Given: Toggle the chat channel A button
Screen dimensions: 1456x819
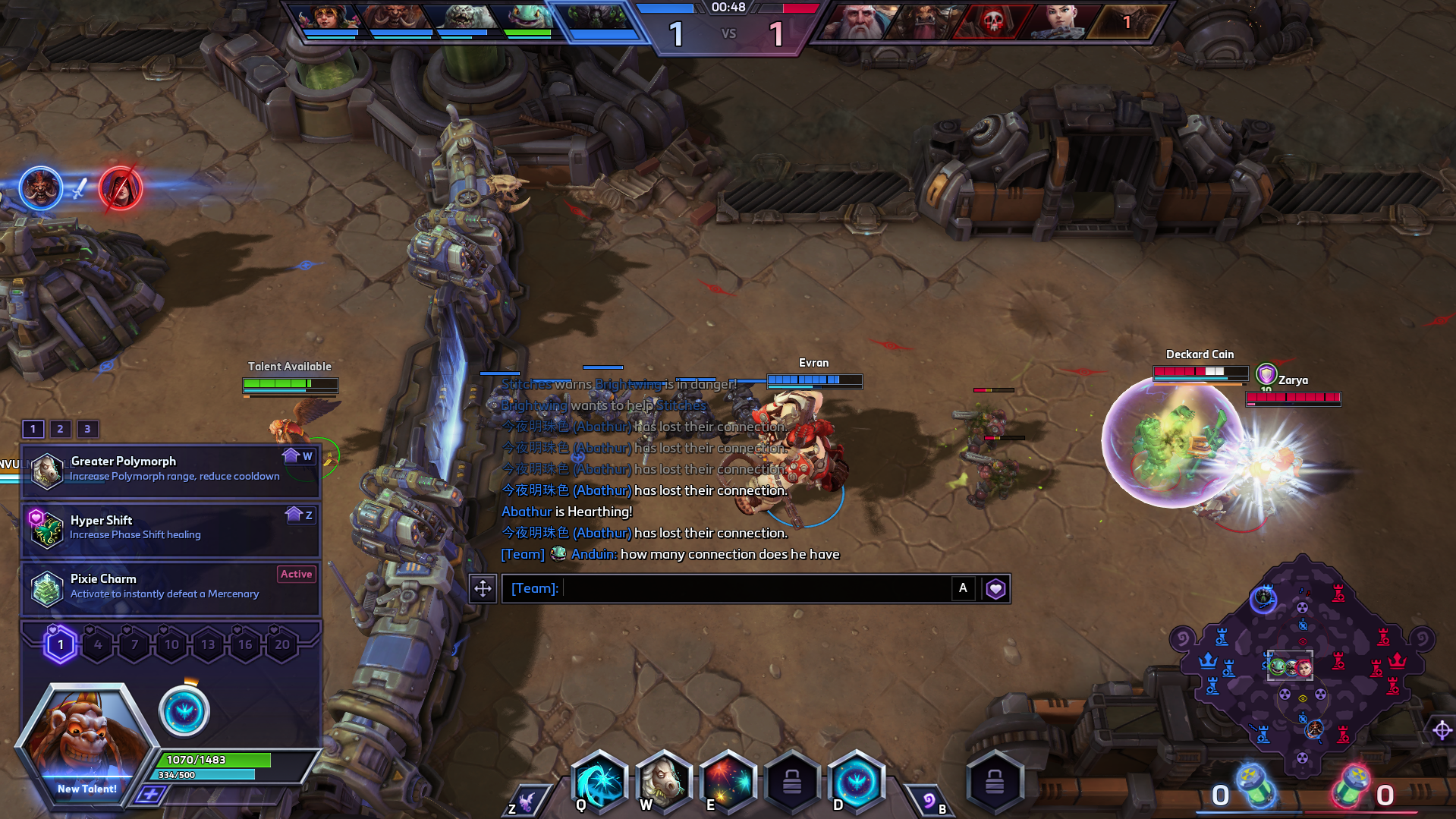Looking at the screenshot, I should click(963, 588).
